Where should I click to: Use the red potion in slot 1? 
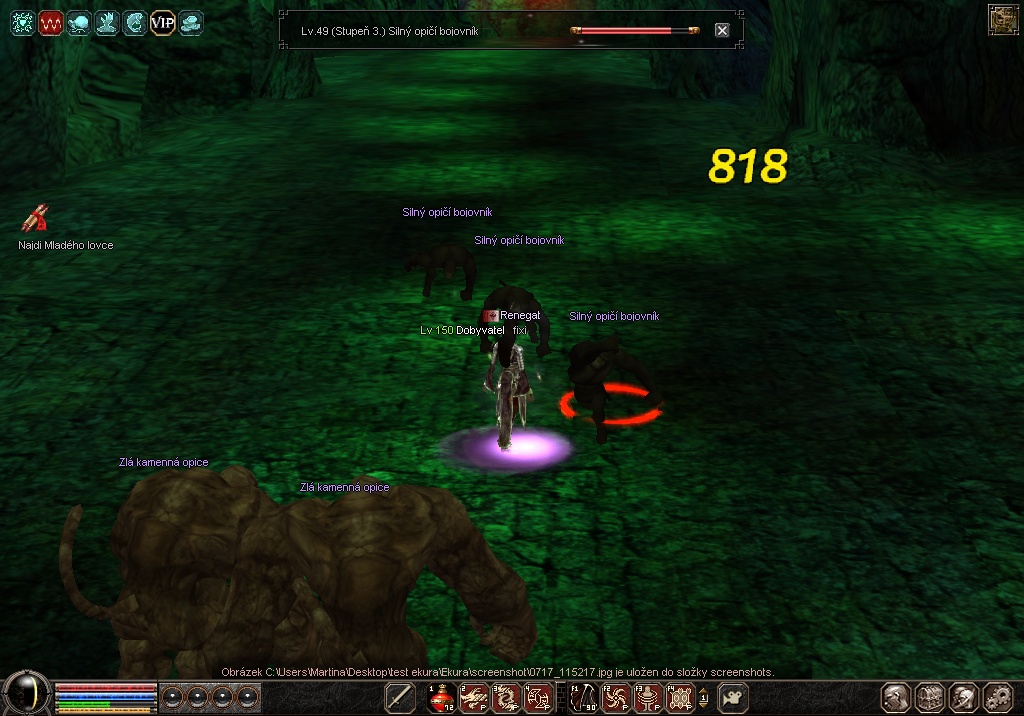pos(441,698)
